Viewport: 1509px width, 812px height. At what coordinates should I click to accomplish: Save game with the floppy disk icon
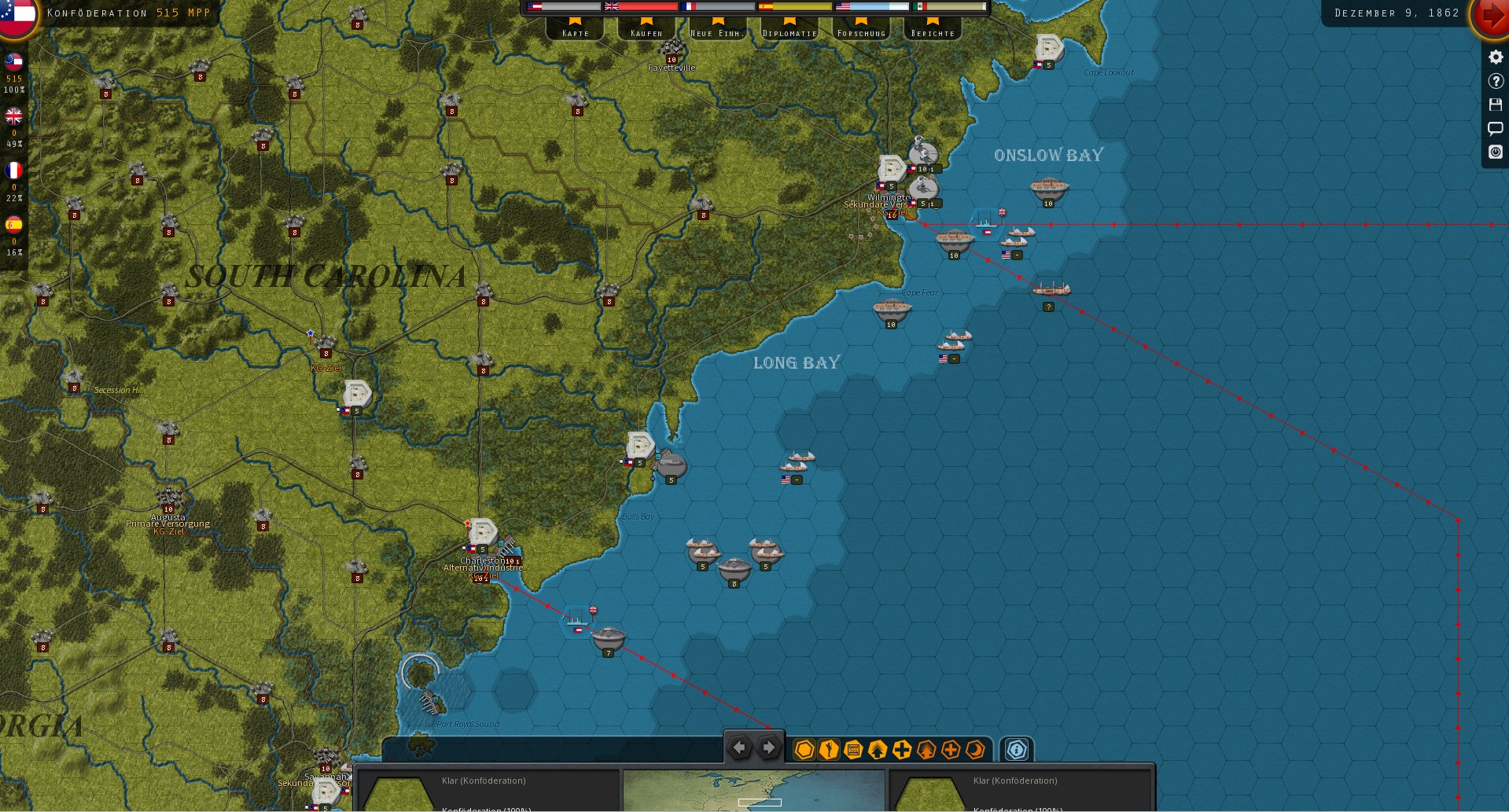click(1496, 105)
